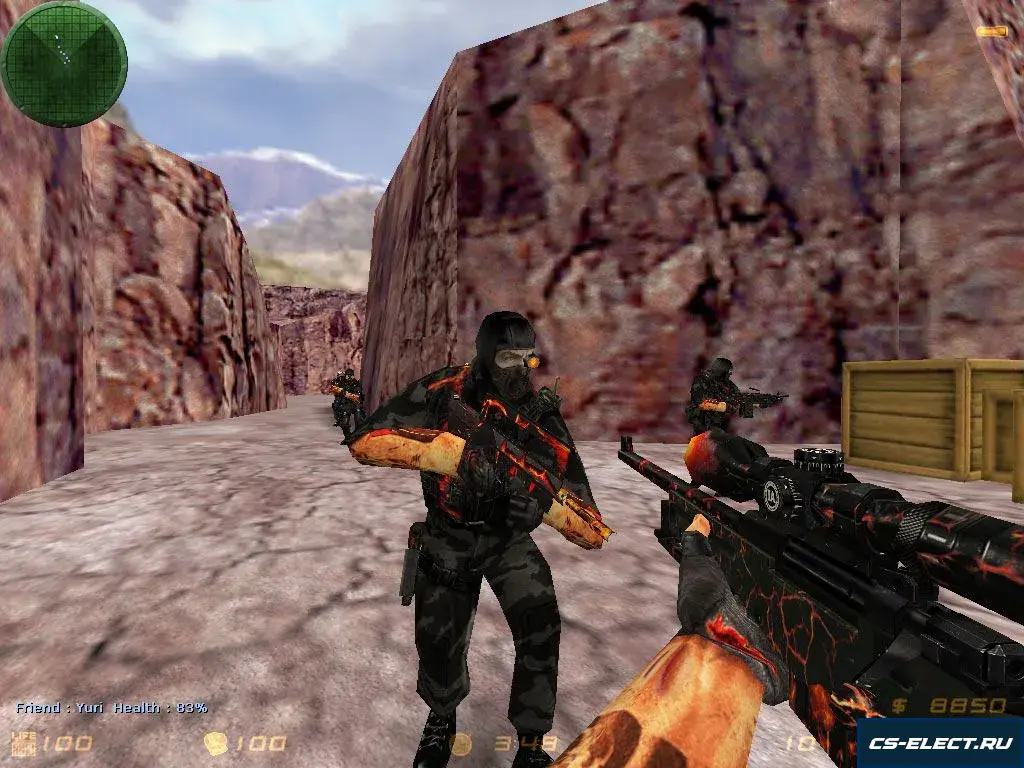Click the circular green radar
This screenshot has height=768, width=1024.
pos(63,63)
